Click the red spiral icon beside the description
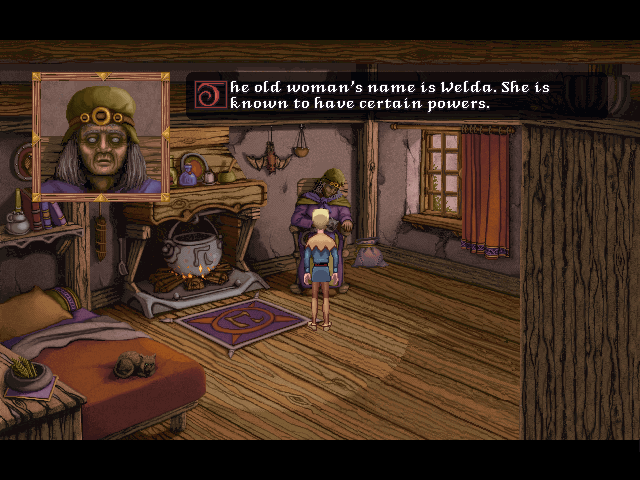The width and height of the screenshot is (640, 480). 210,94
